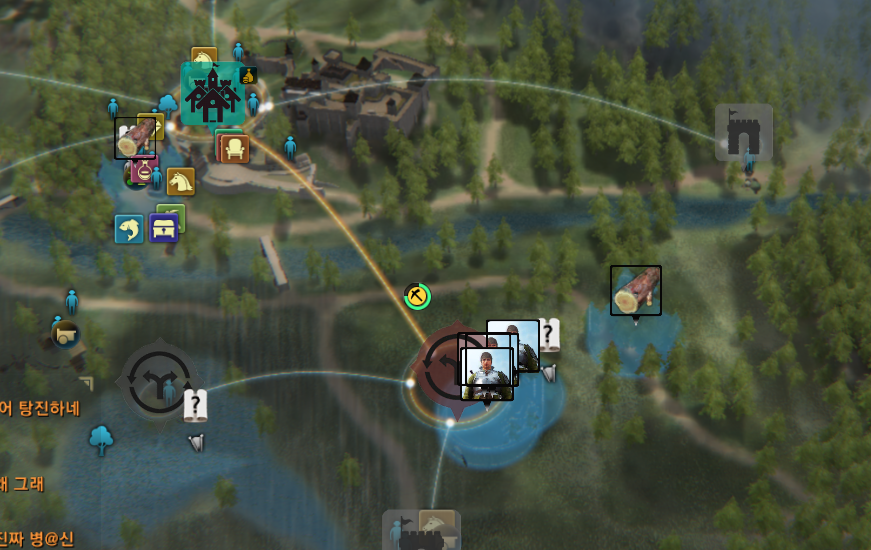
Task: Click the green-ringed pickaxe mining marker
Action: [417, 296]
